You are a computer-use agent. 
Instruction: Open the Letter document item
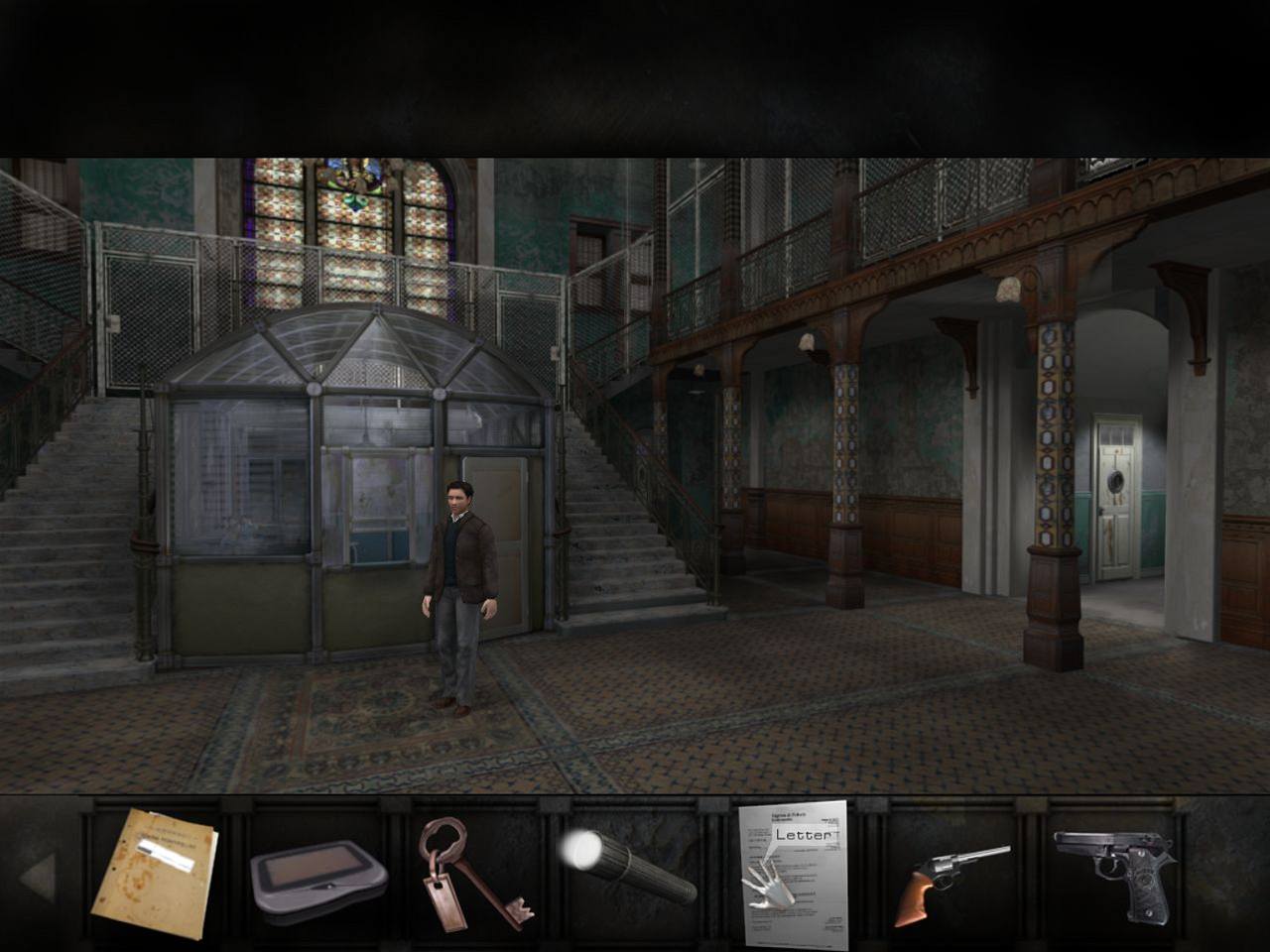(x=794, y=873)
